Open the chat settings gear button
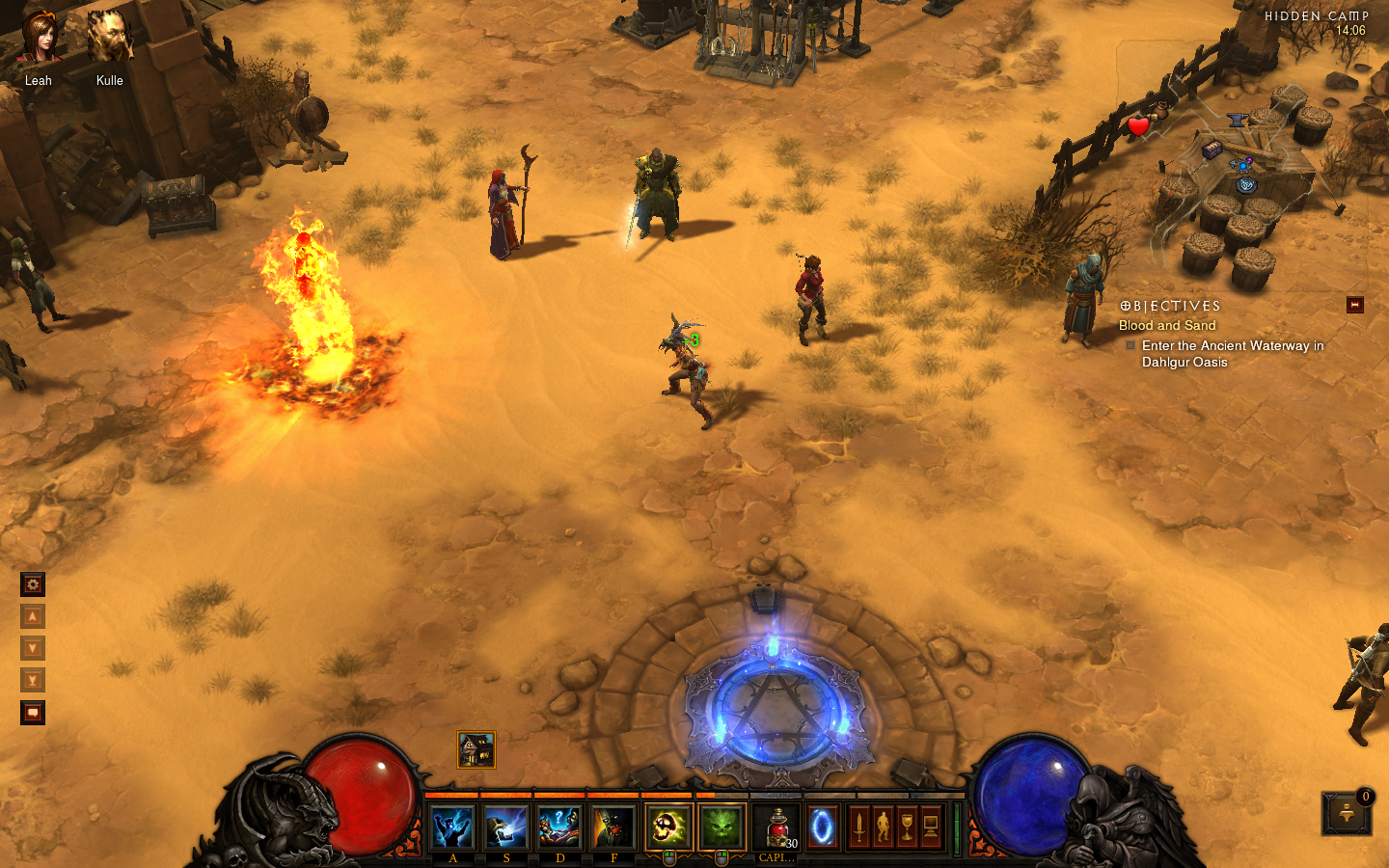This screenshot has width=1389, height=868. [x=33, y=584]
